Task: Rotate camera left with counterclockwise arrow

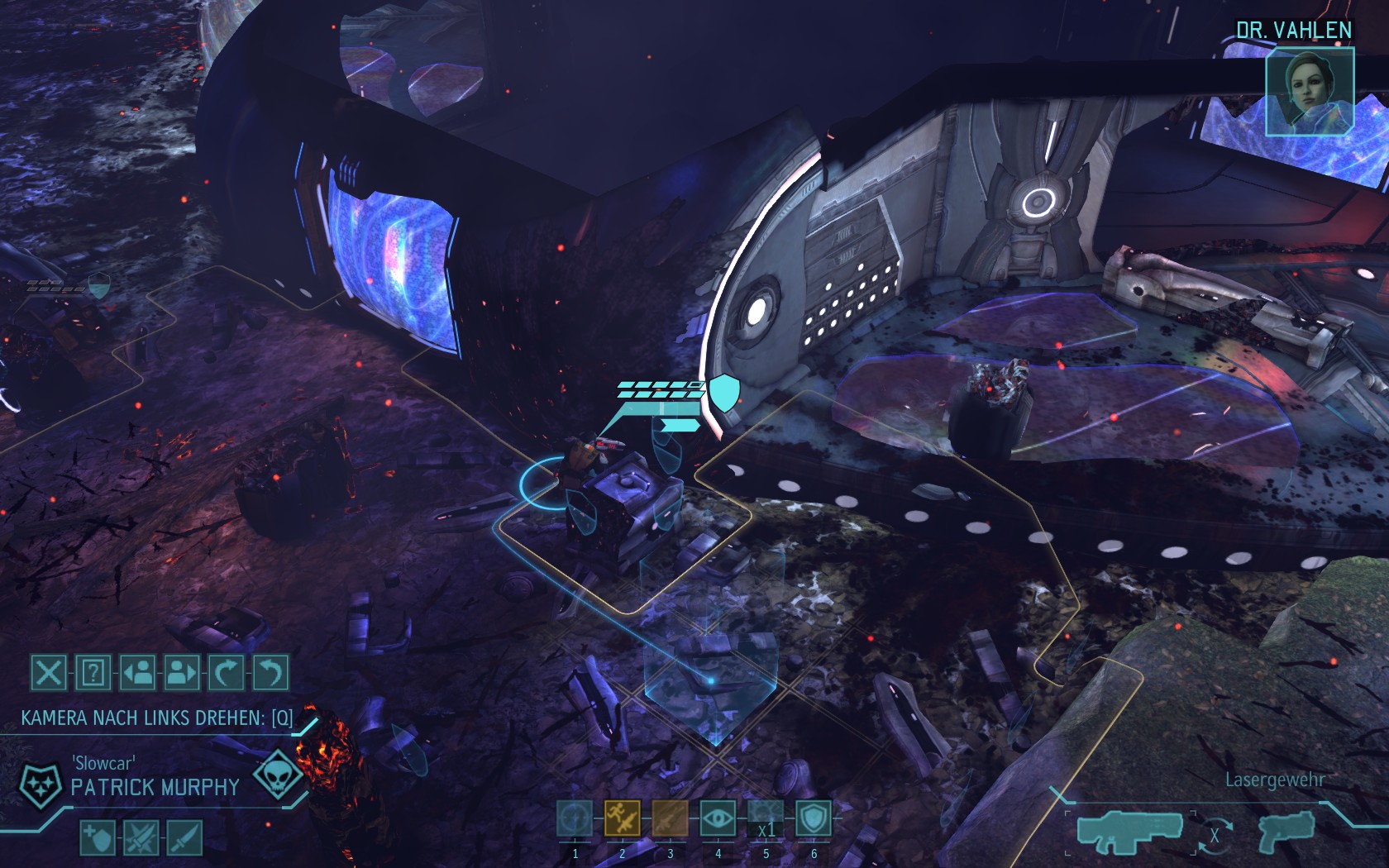Action: pos(270,673)
